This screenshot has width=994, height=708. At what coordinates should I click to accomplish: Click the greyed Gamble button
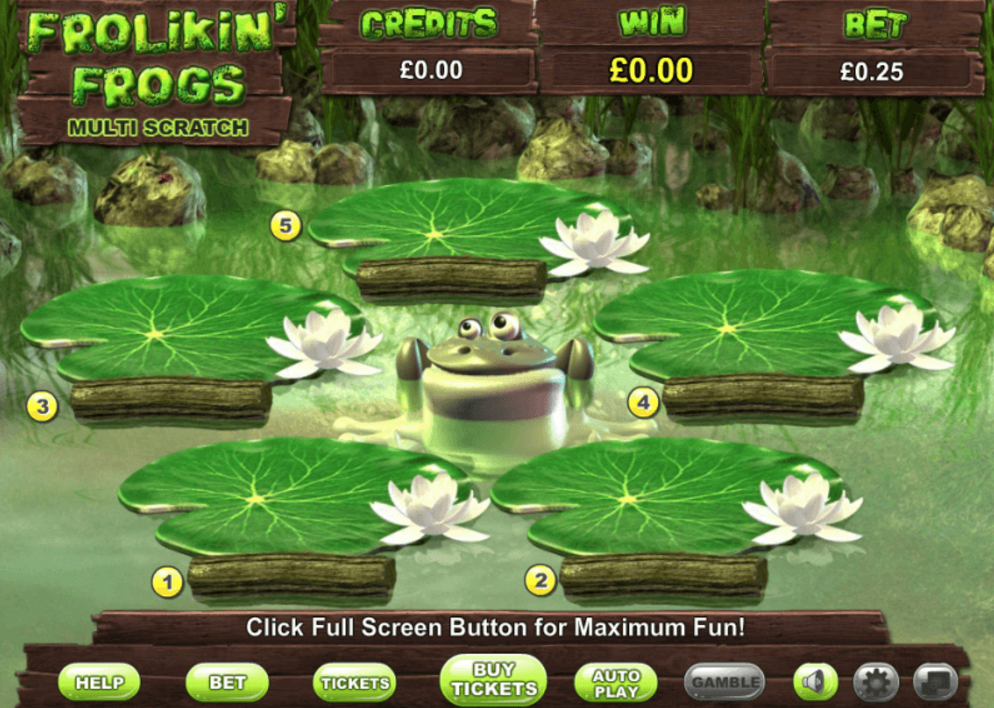point(725,683)
